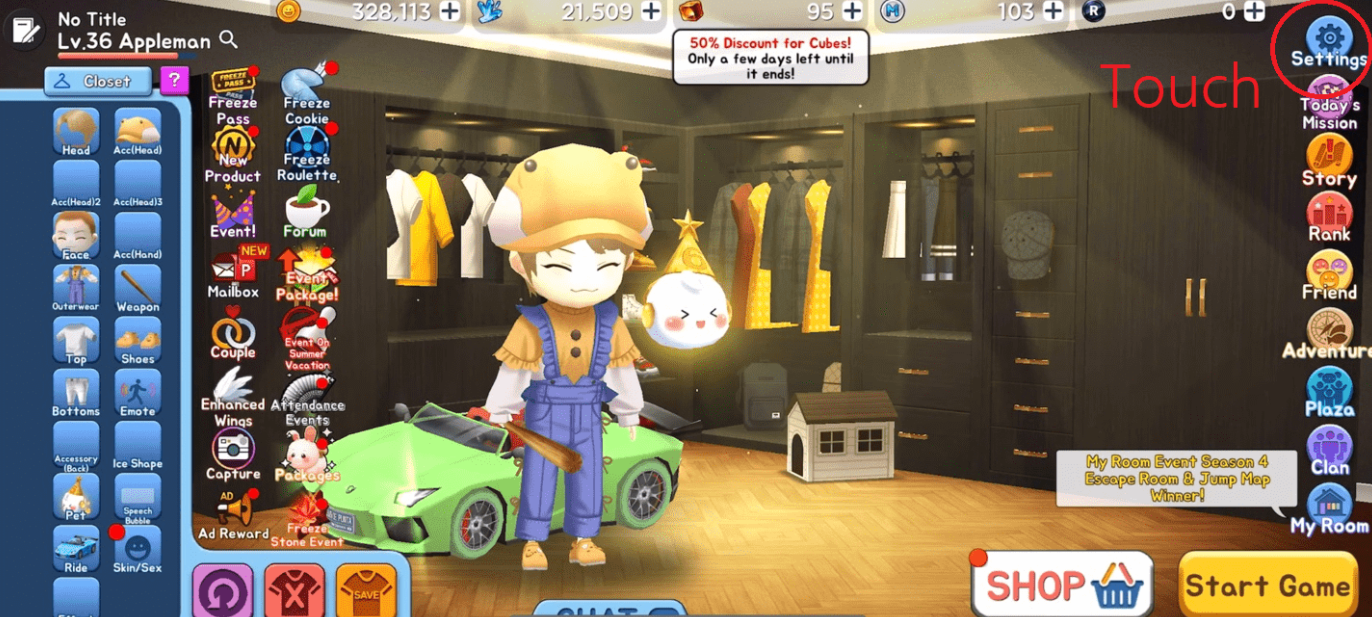Open Today's Mission
This screenshot has height=617, width=1372.
point(1329,102)
